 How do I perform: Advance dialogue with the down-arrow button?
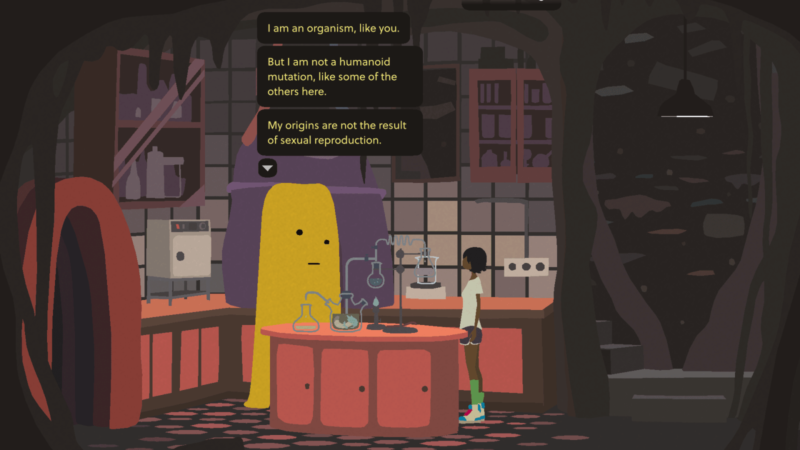(267, 169)
